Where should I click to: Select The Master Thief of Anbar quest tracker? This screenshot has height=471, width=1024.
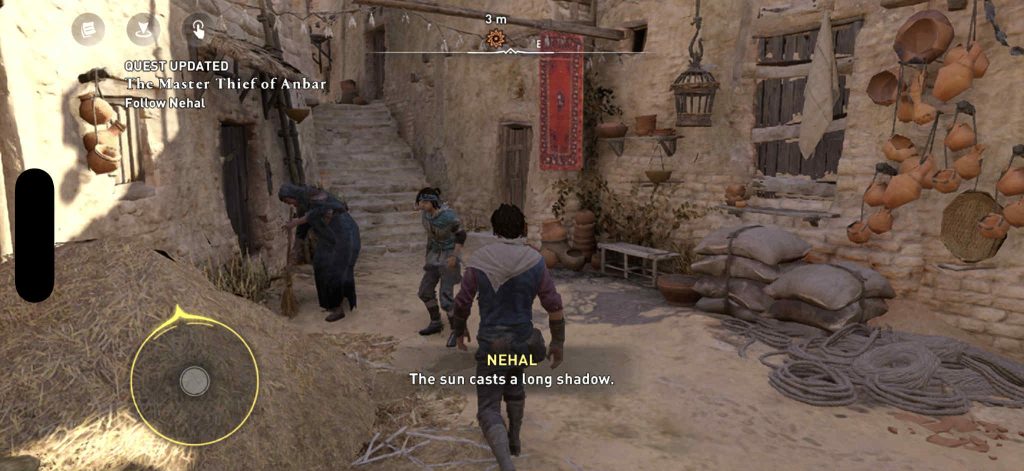click(224, 83)
